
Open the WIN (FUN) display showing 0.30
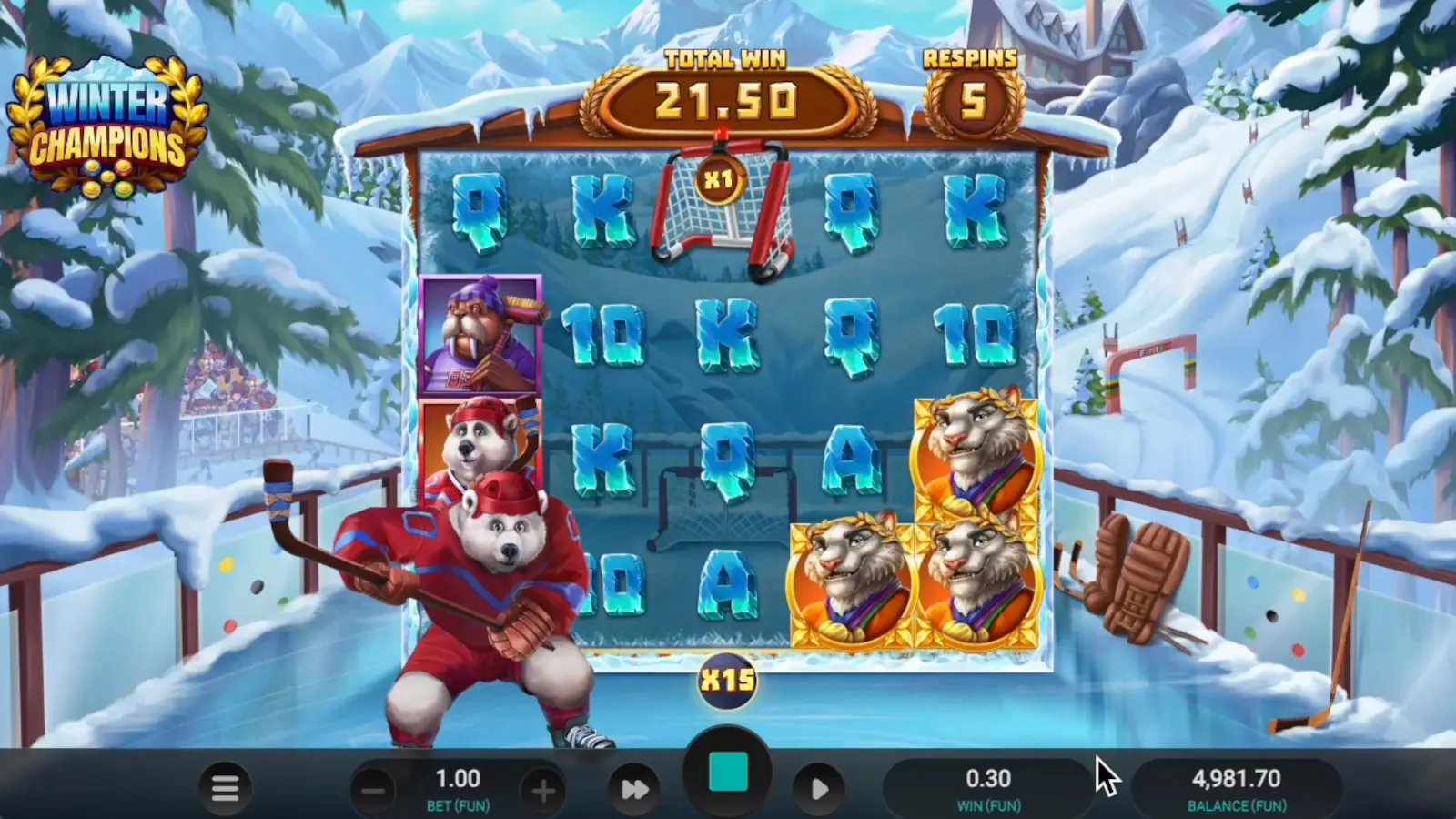pos(989,786)
